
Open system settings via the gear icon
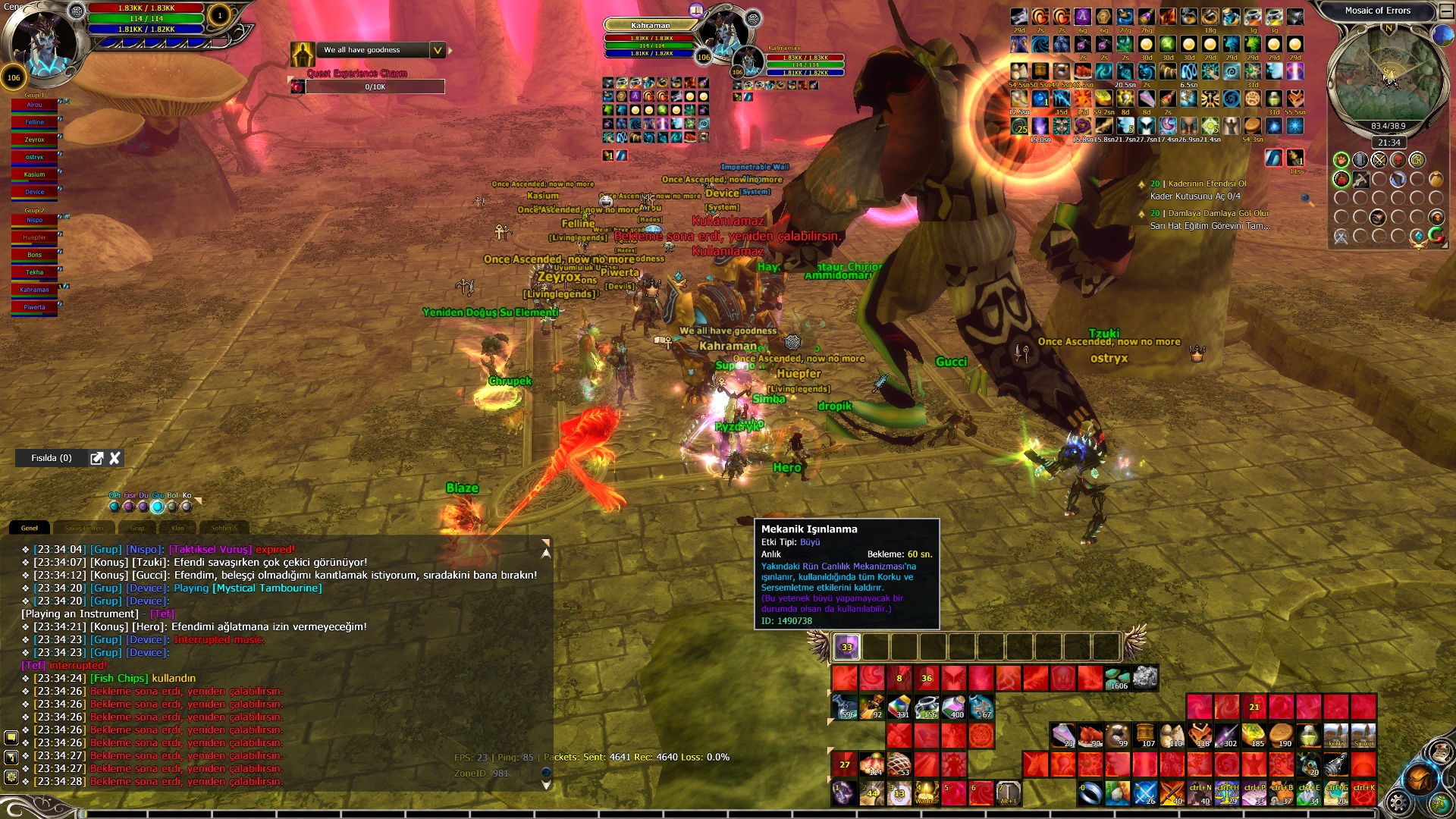(x=1397, y=802)
